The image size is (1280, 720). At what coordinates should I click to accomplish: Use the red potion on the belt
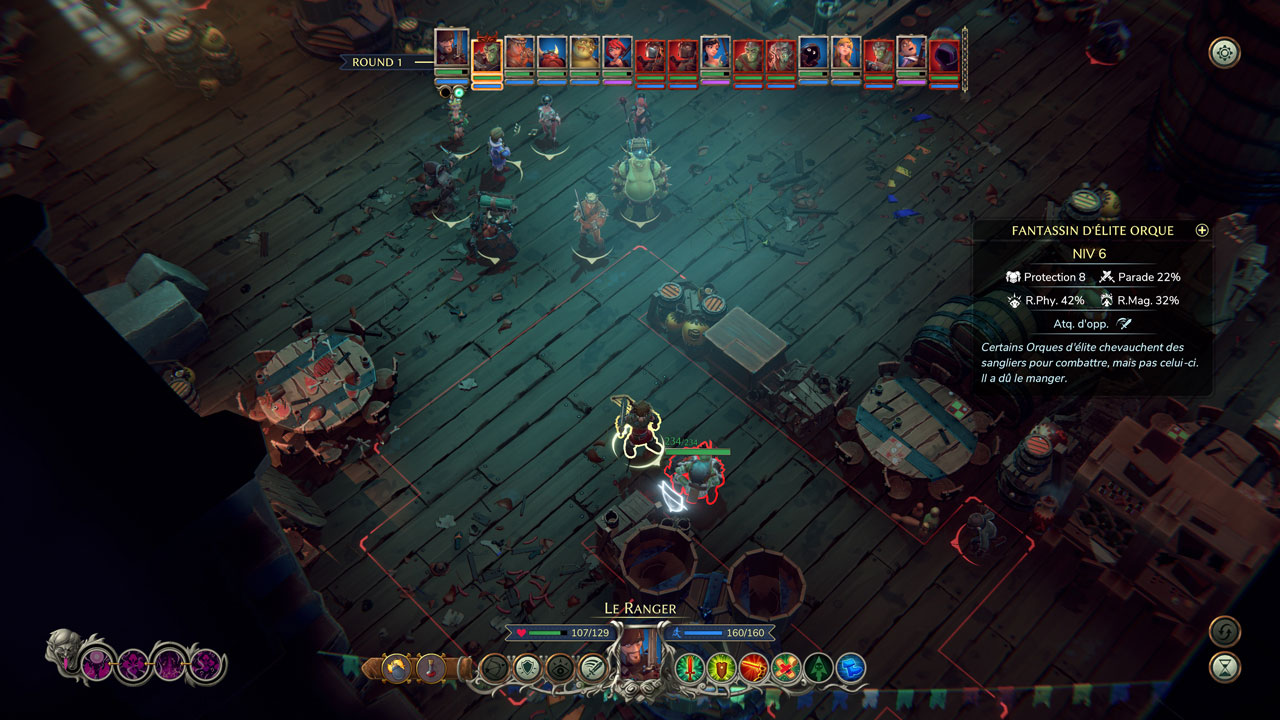431,667
